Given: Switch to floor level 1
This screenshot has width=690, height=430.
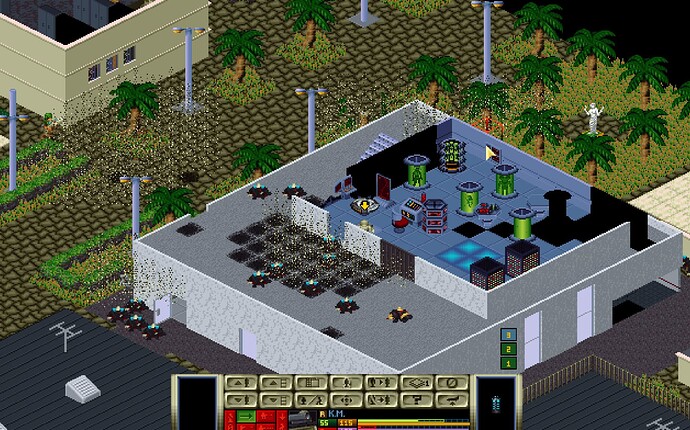Looking at the screenshot, I should tap(509, 363).
